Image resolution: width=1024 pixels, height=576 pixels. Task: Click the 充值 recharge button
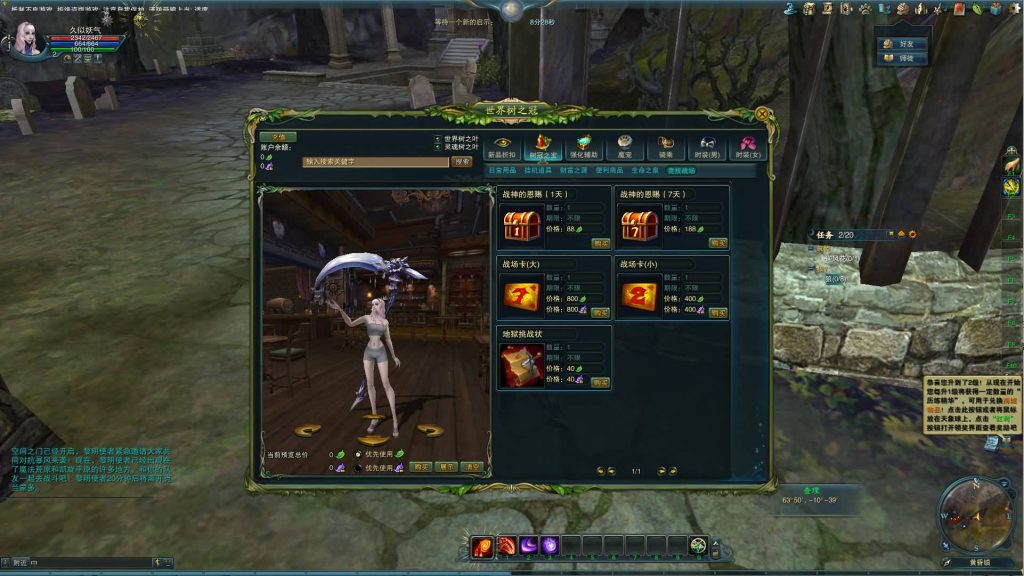[x=279, y=137]
